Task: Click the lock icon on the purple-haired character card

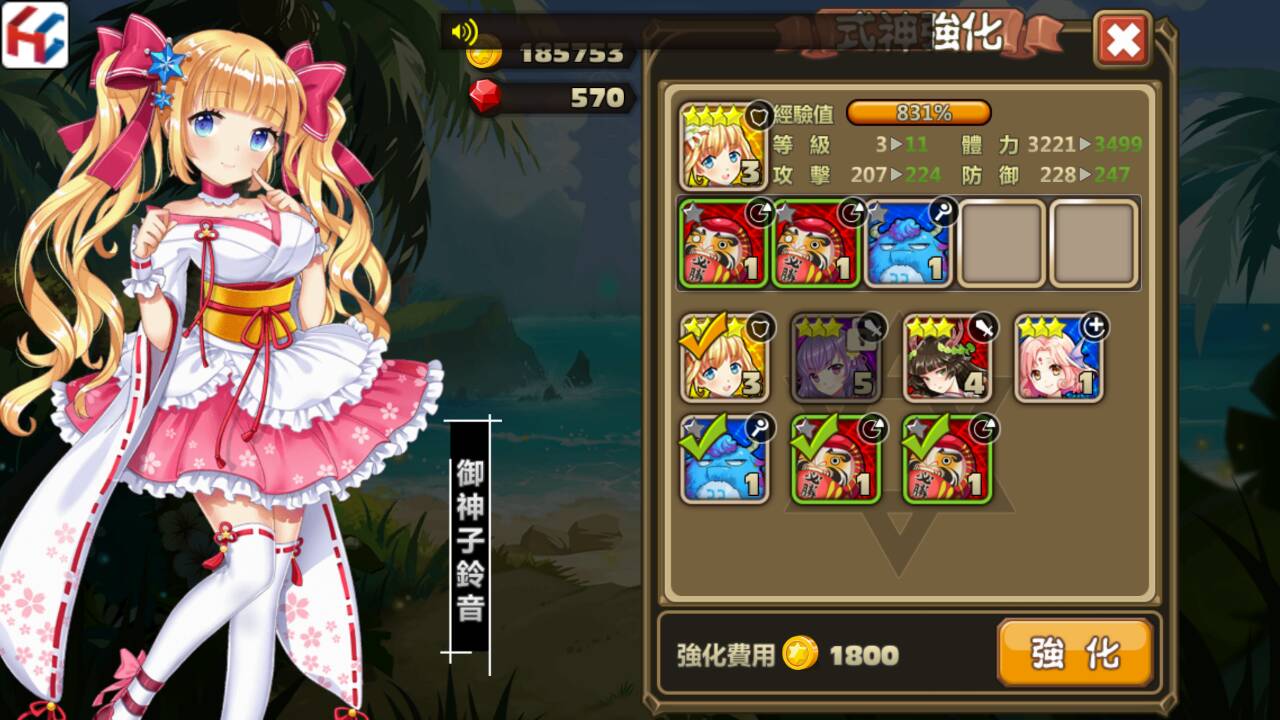Action: coord(858,338)
